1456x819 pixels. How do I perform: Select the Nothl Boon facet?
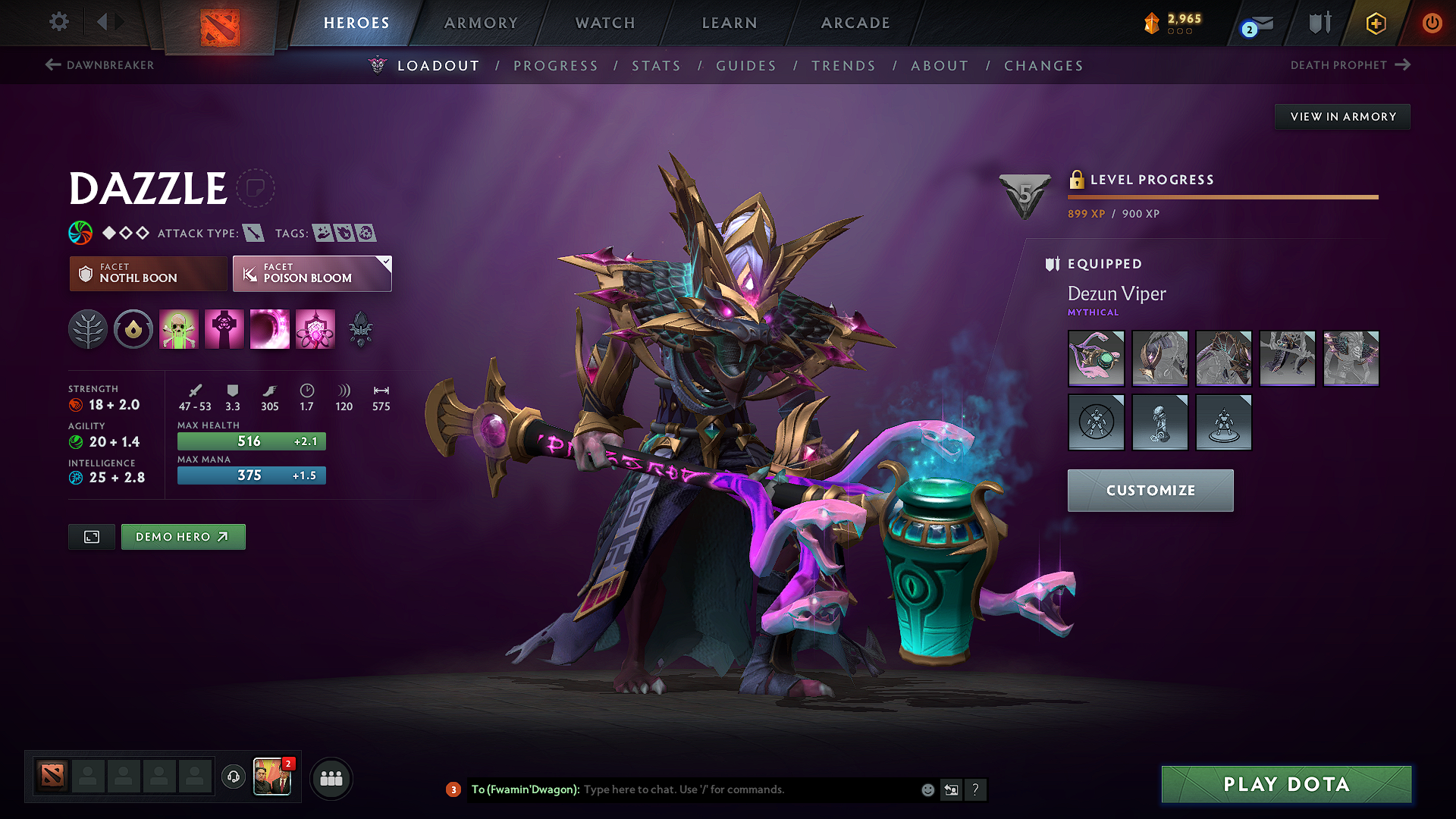click(x=147, y=274)
